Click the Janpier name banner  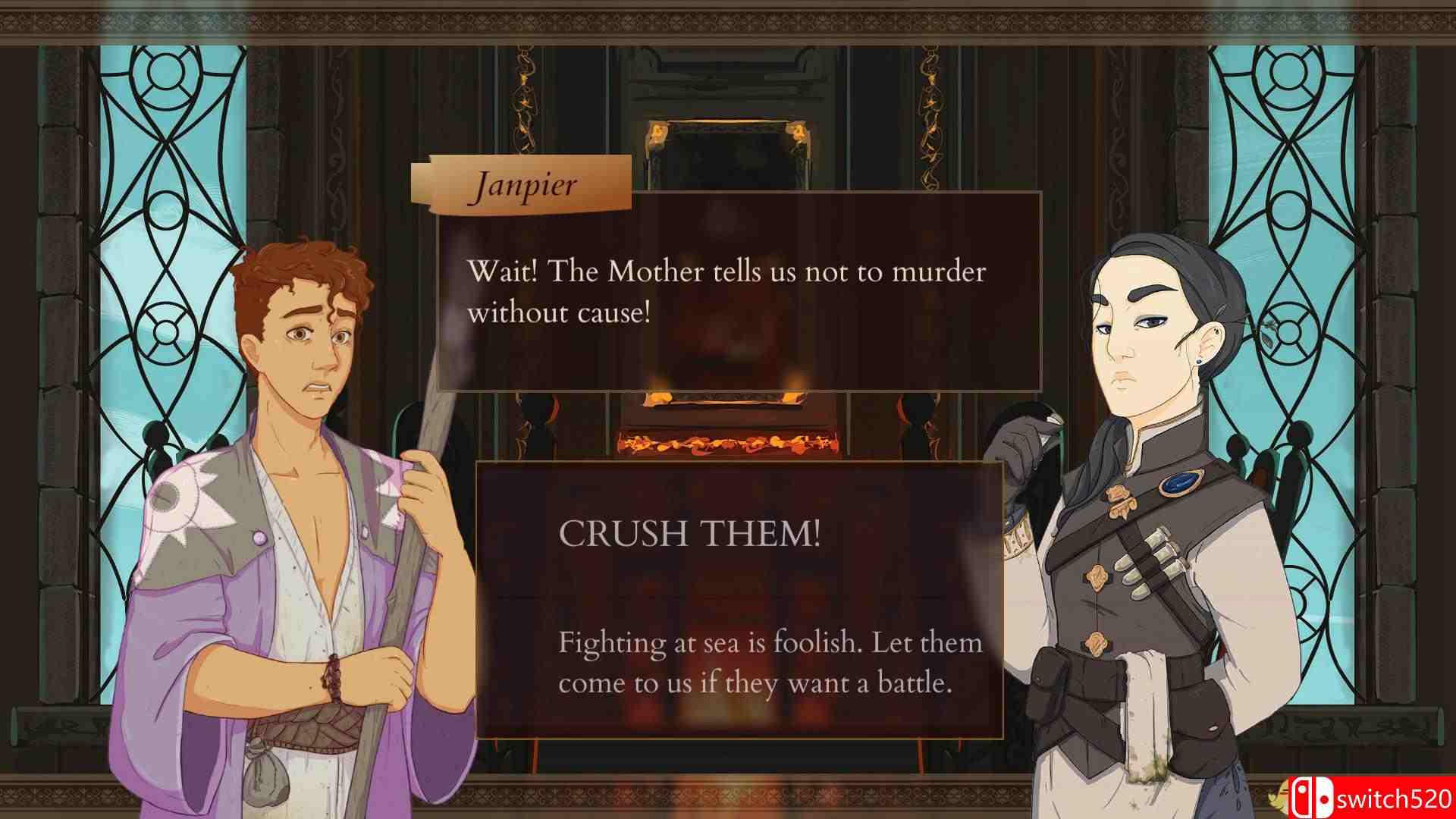click(527, 182)
